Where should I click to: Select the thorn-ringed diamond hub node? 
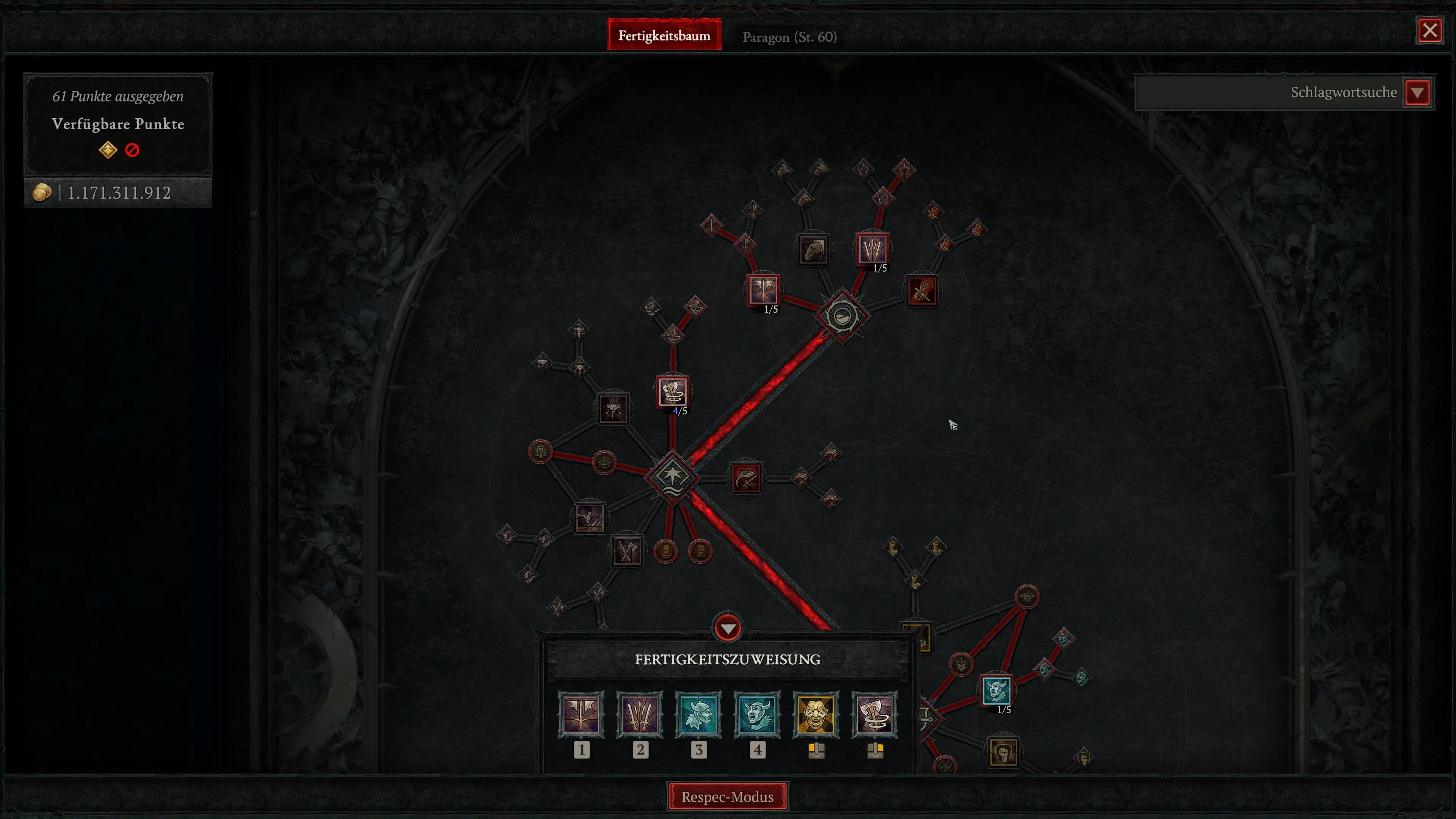click(x=842, y=315)
